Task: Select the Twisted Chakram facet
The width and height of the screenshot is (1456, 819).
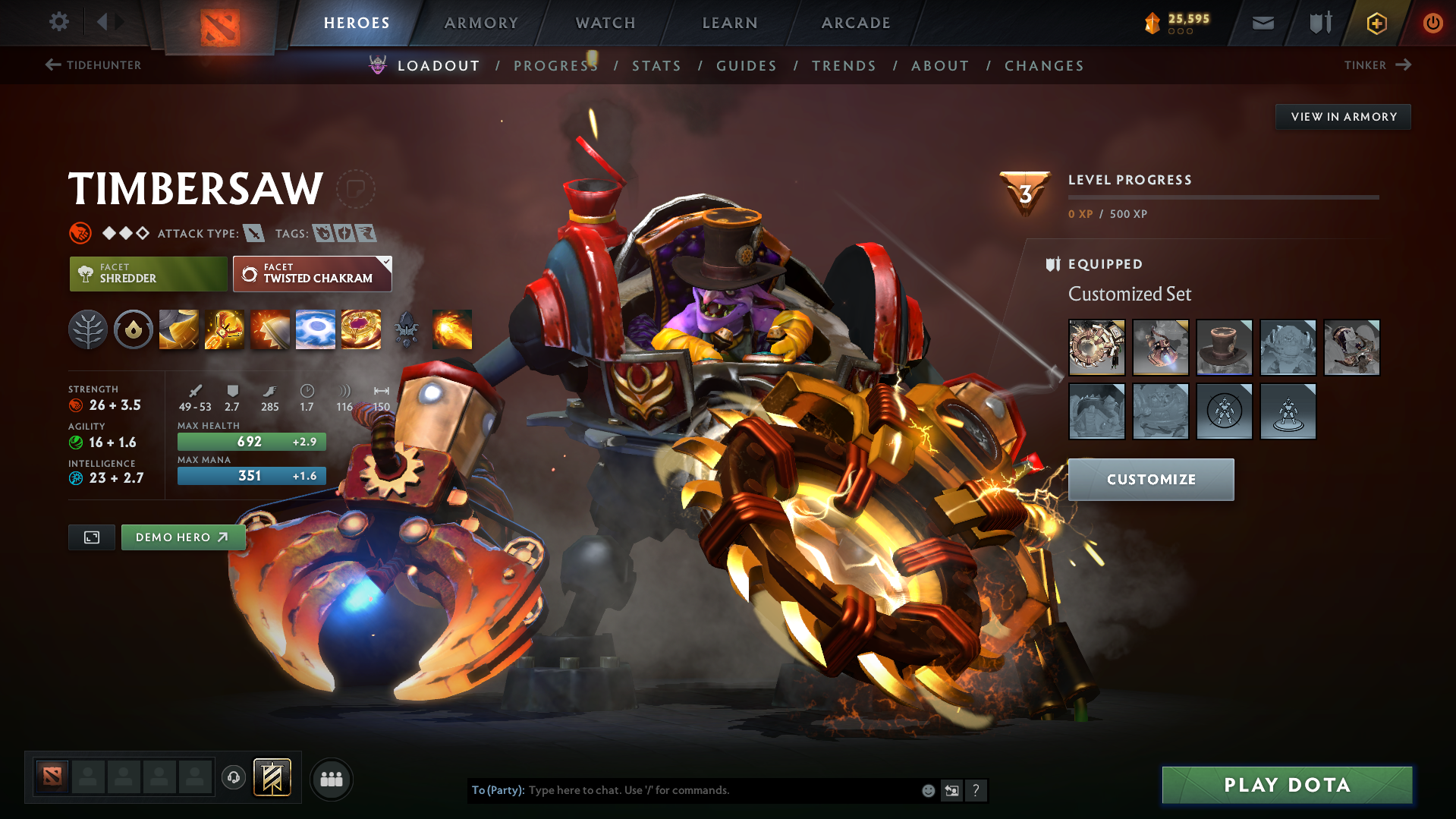Action: click(312, 273)
